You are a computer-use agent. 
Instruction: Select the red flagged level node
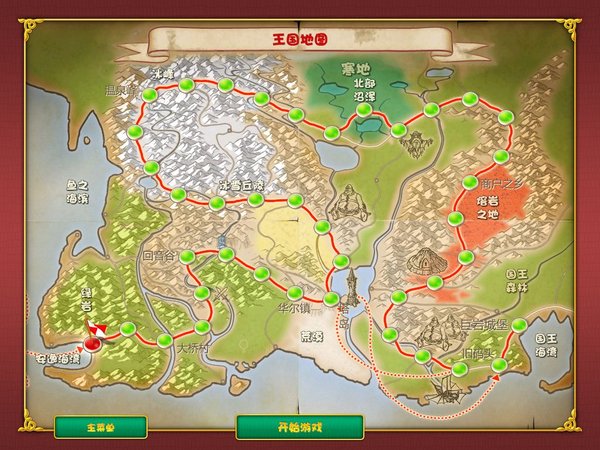[x=93, y=343]
